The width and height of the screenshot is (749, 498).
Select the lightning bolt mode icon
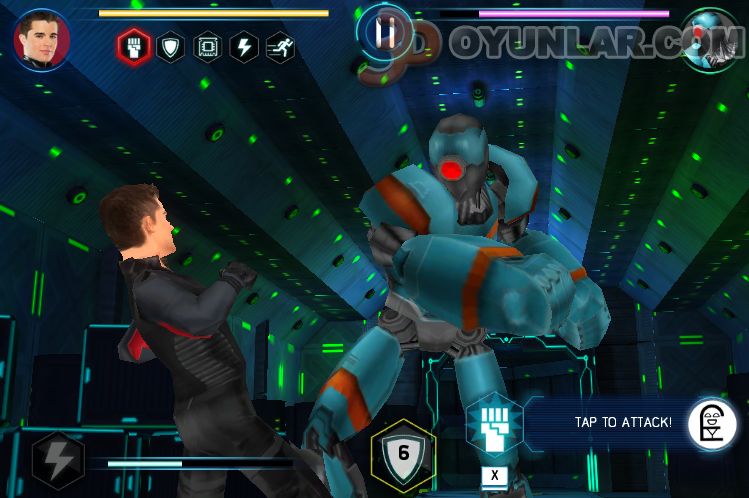[x=244, y=47]
